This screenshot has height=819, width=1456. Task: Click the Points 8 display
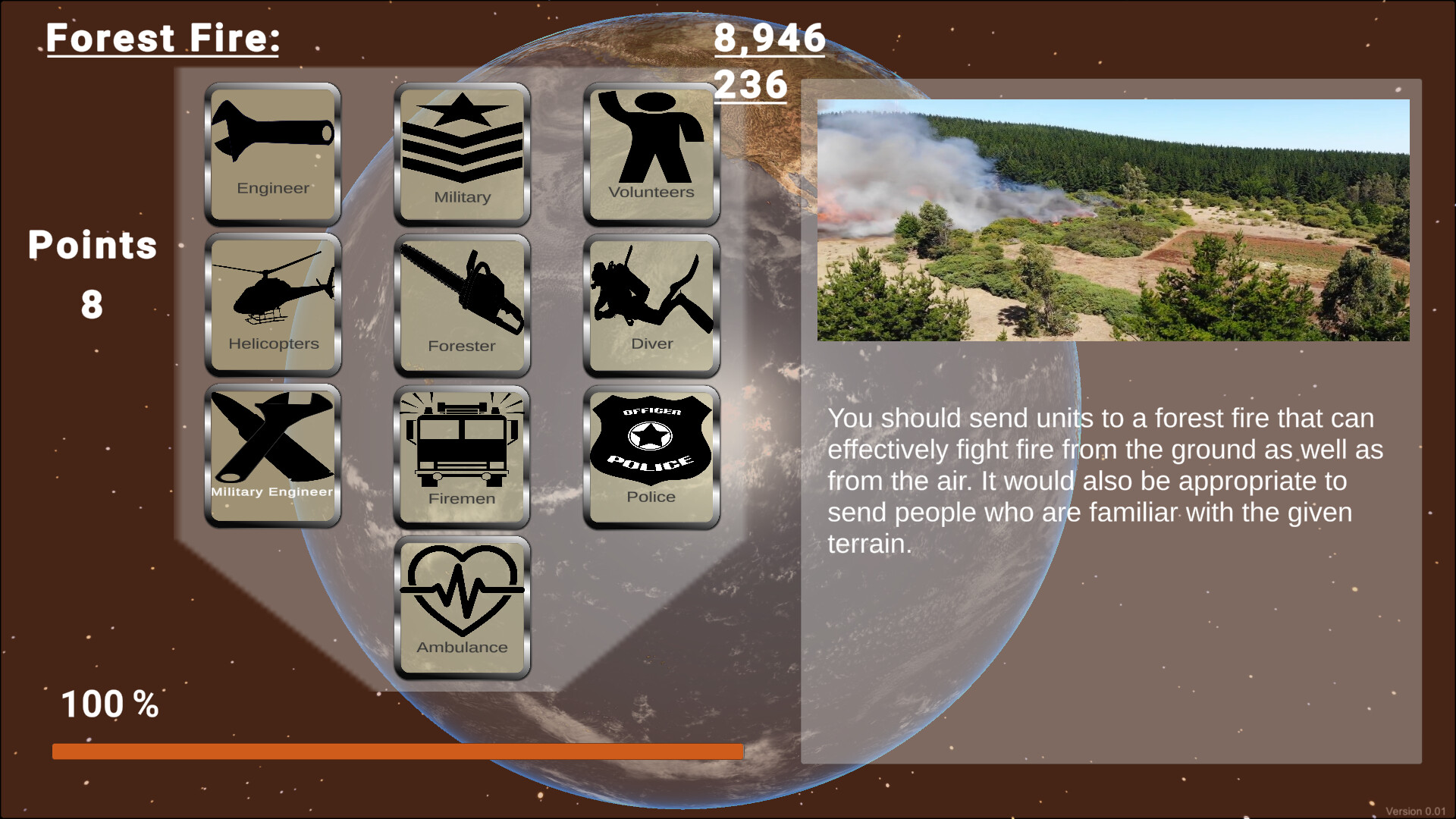coord(91,273)
